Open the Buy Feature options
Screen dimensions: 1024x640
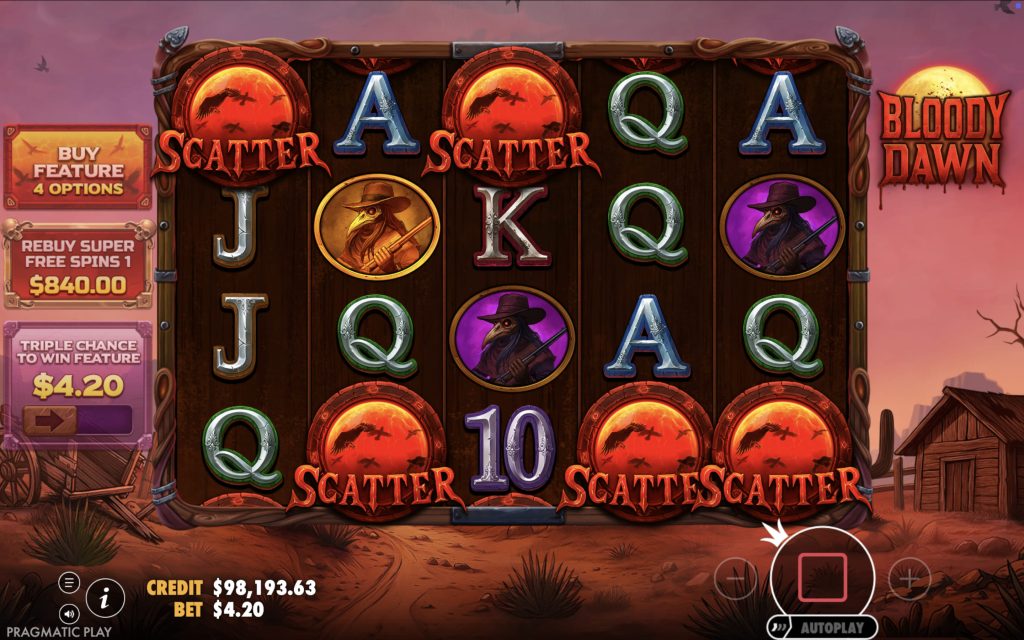[x=77, y=165]
